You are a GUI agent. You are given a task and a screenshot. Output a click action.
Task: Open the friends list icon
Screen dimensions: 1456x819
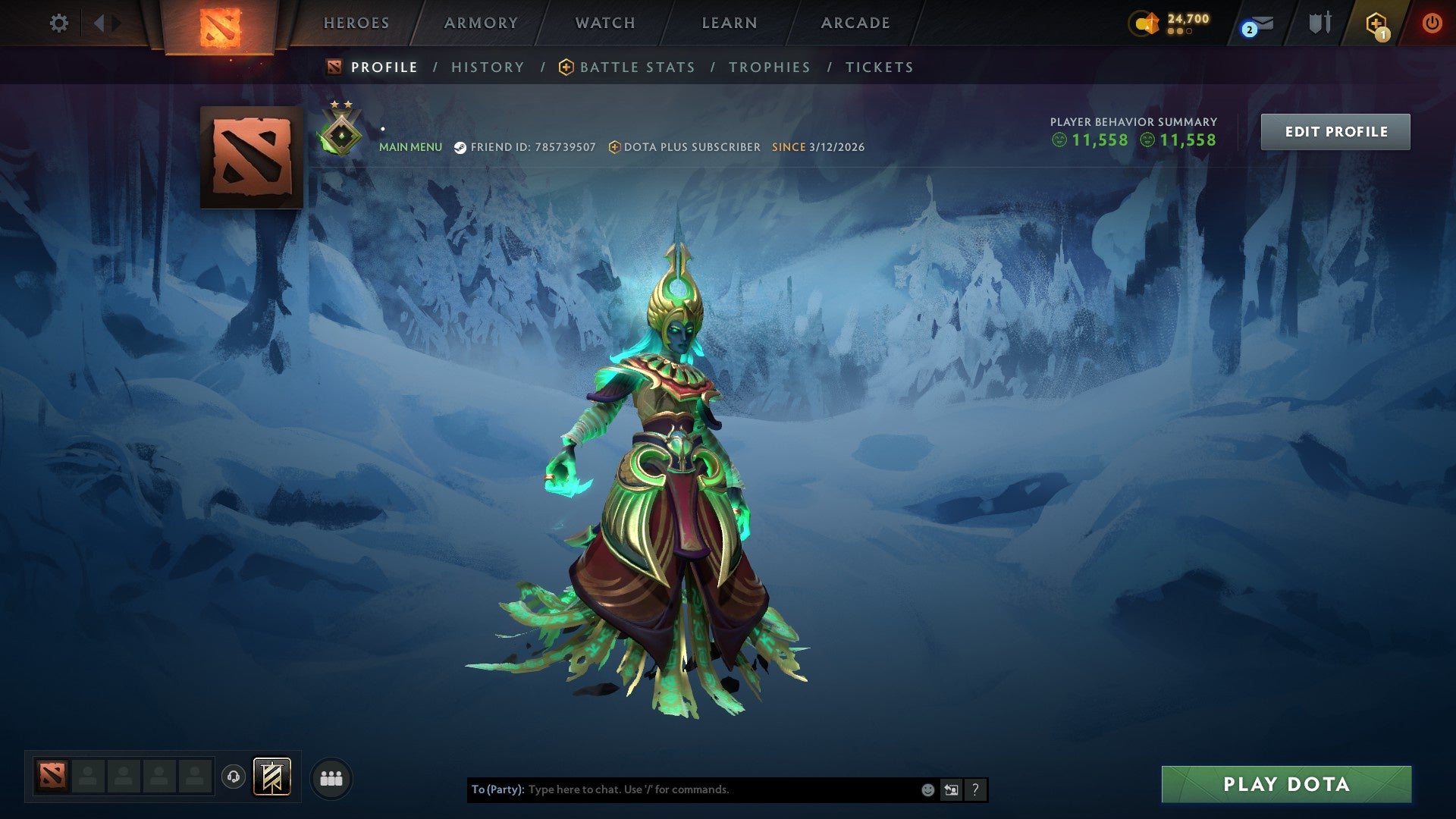click(330, 778)
